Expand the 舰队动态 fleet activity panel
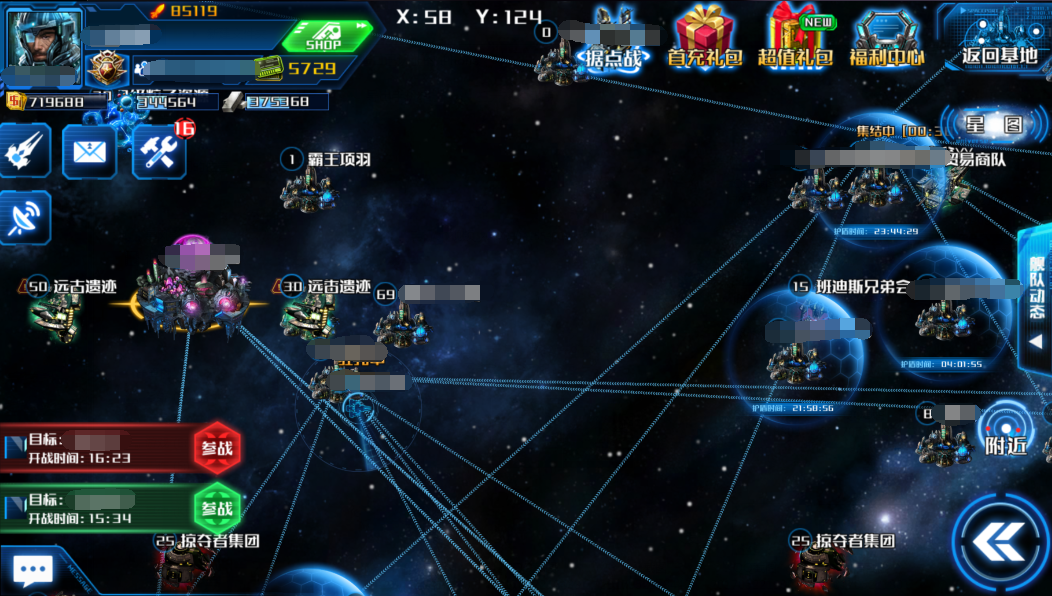Image resolution: width=1052 pixels, height=596 pixels. [1036, 299]
